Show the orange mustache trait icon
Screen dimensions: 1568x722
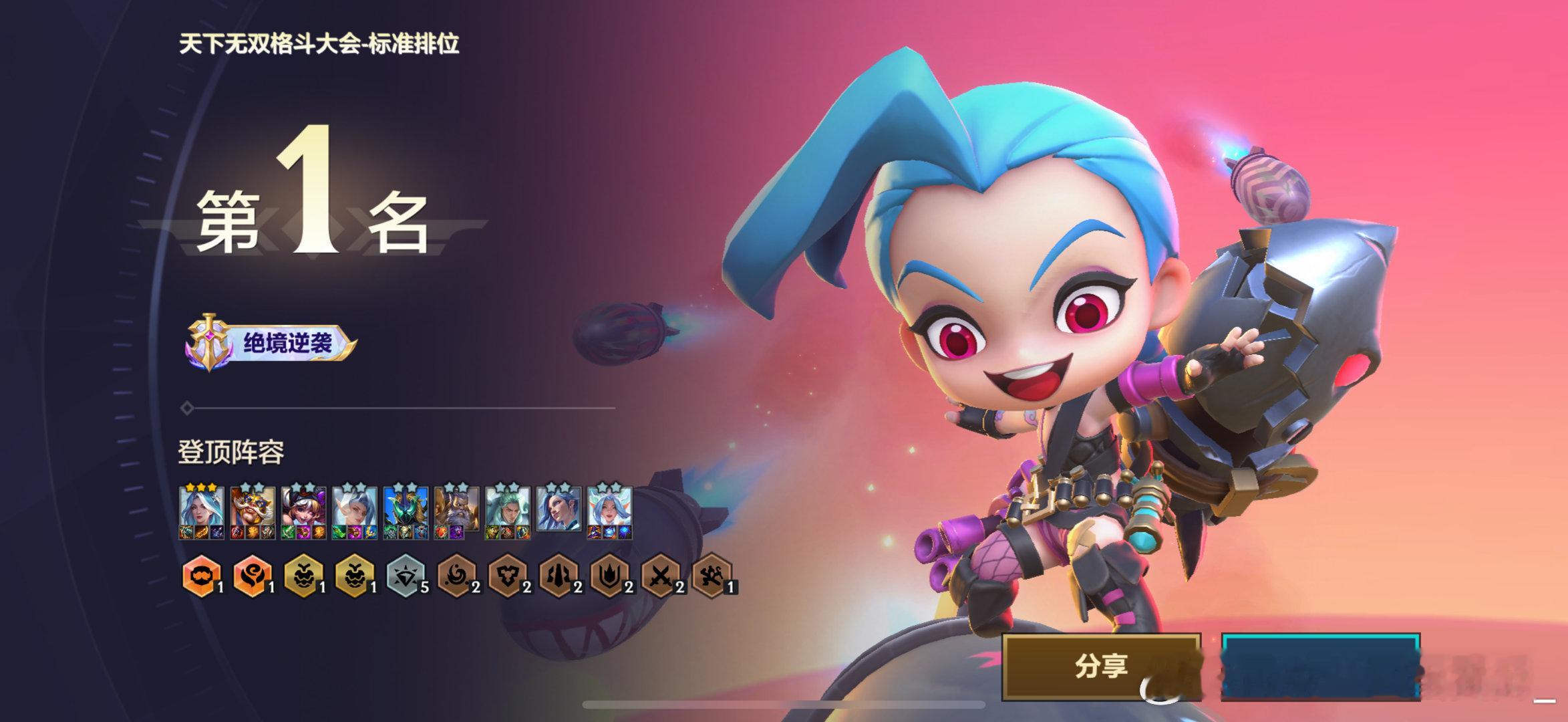pyautogui.click(x=202, y=576)
